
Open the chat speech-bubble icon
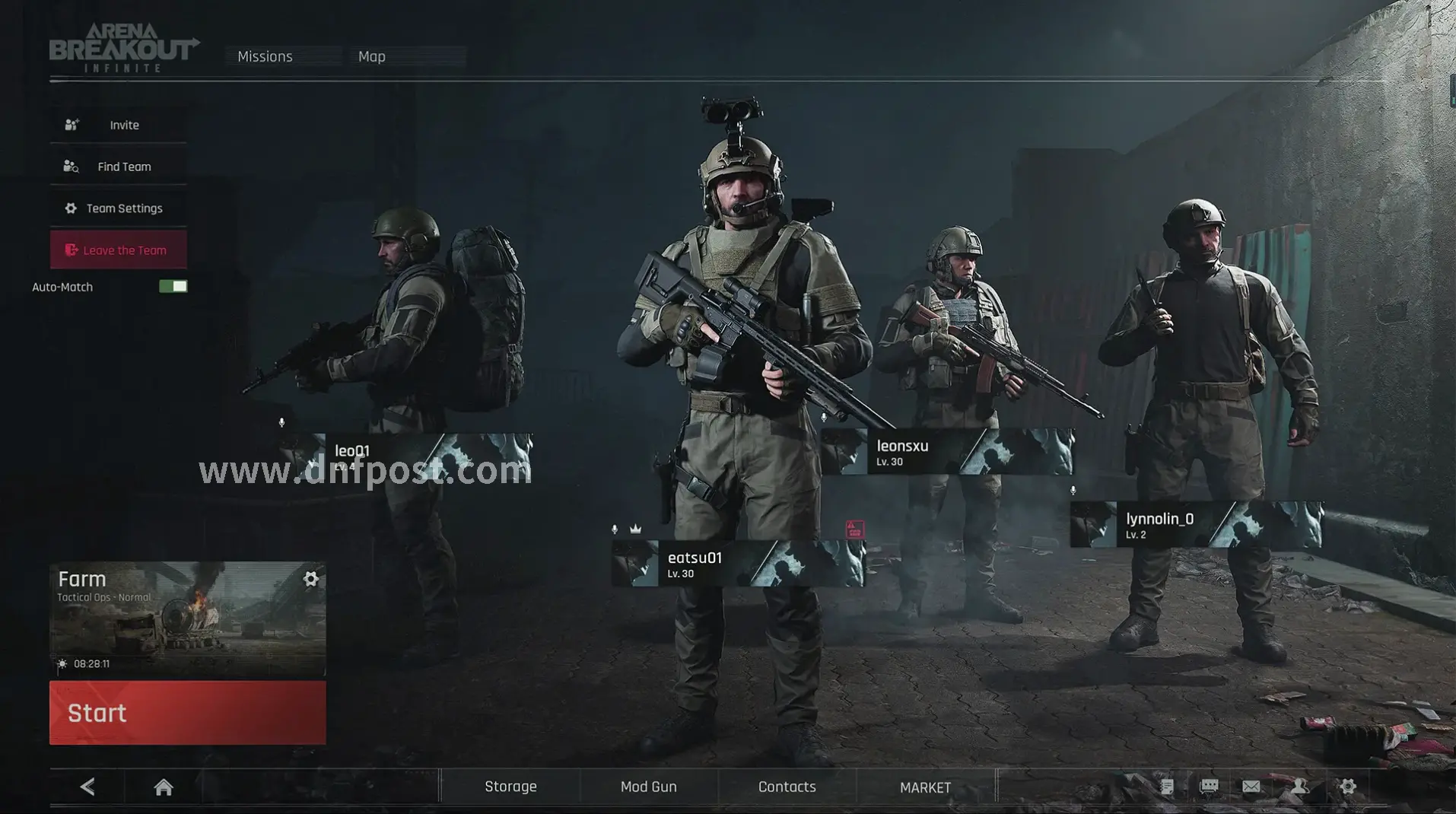(x=1209, y=787)
